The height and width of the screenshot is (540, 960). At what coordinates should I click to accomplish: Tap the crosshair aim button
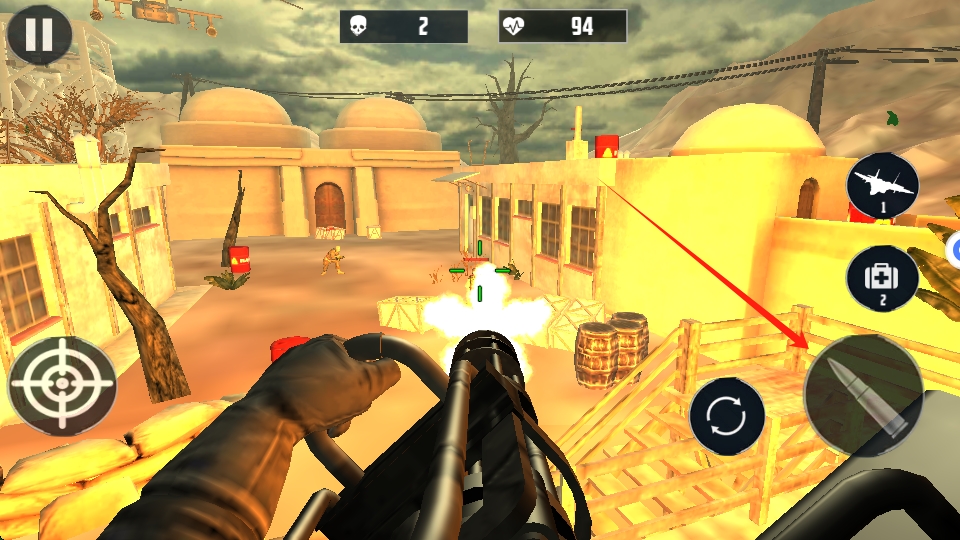pyautogui.click(x=62, y=386)
